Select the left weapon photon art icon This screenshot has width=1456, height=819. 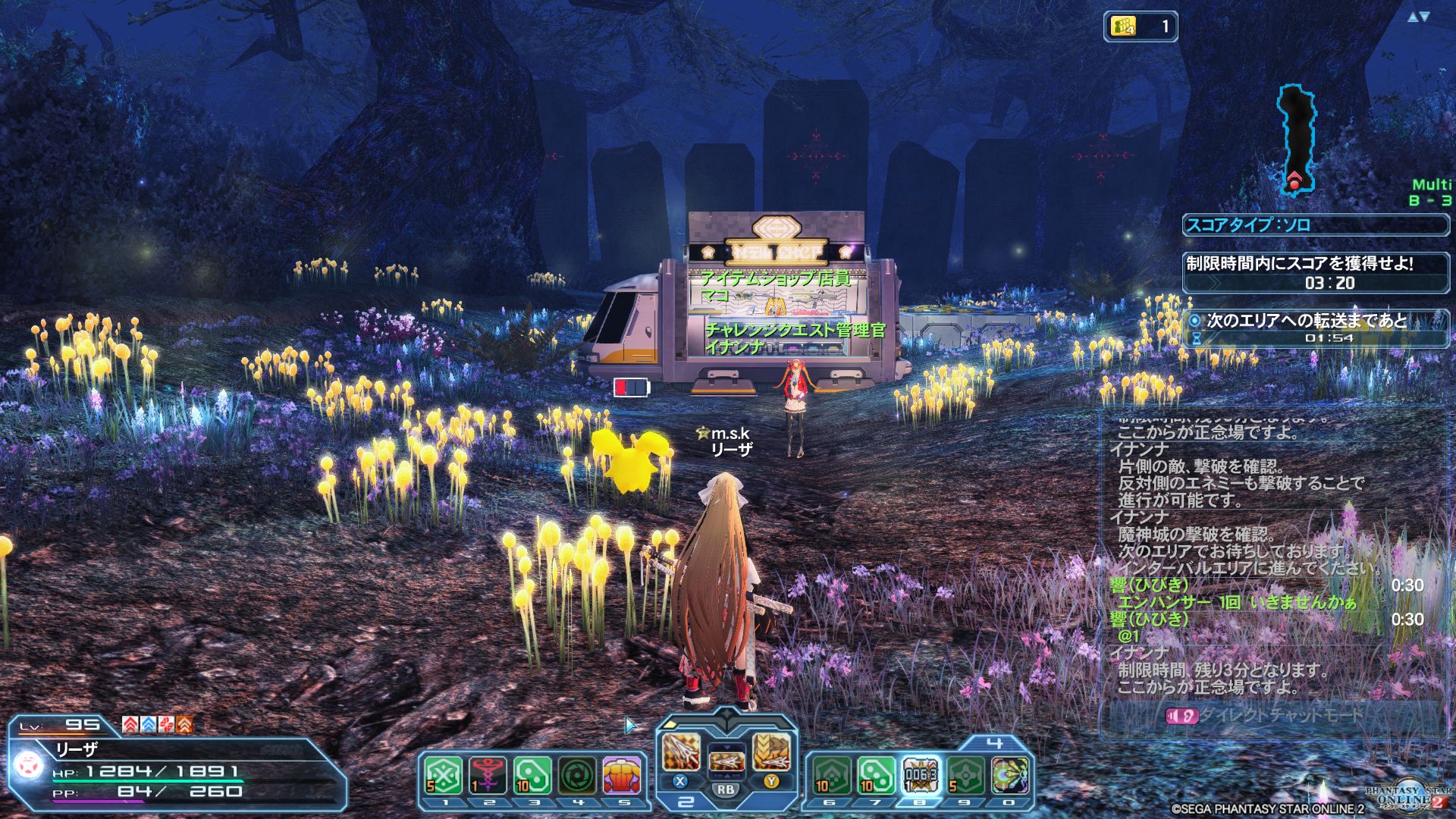coord(681,751)
